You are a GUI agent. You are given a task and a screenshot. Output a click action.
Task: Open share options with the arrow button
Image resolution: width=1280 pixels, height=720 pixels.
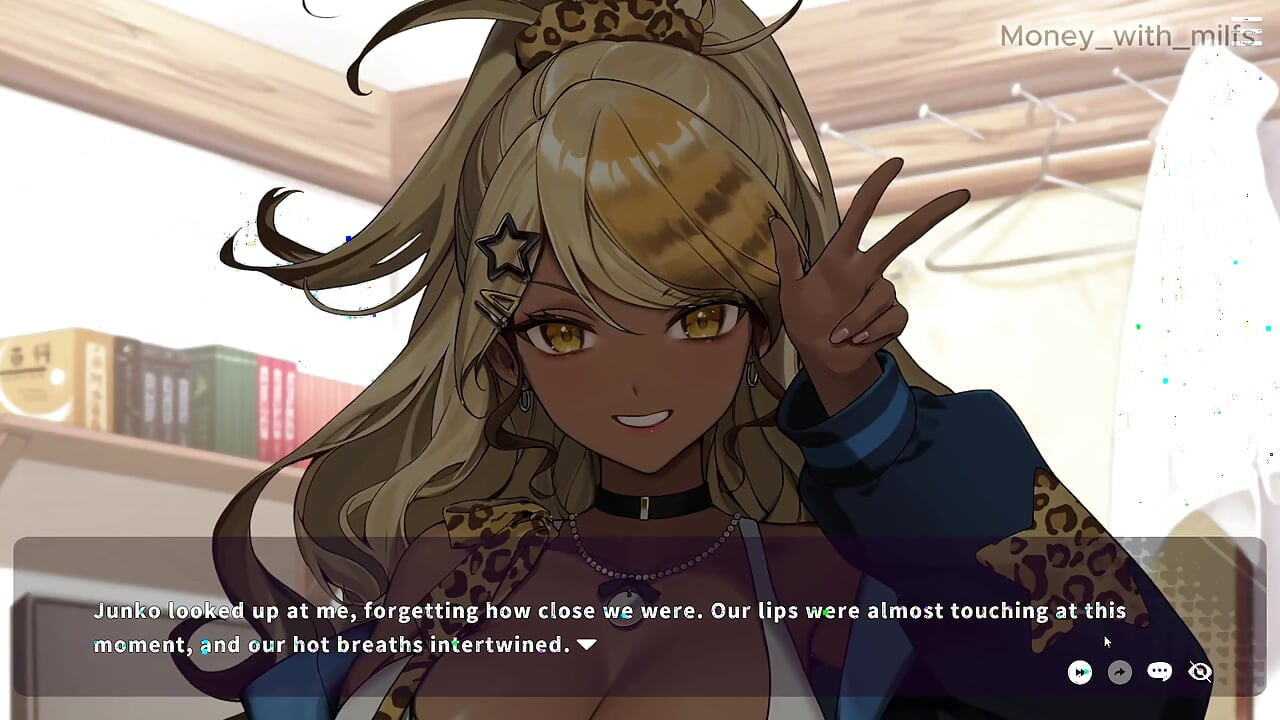(1120, 672)
